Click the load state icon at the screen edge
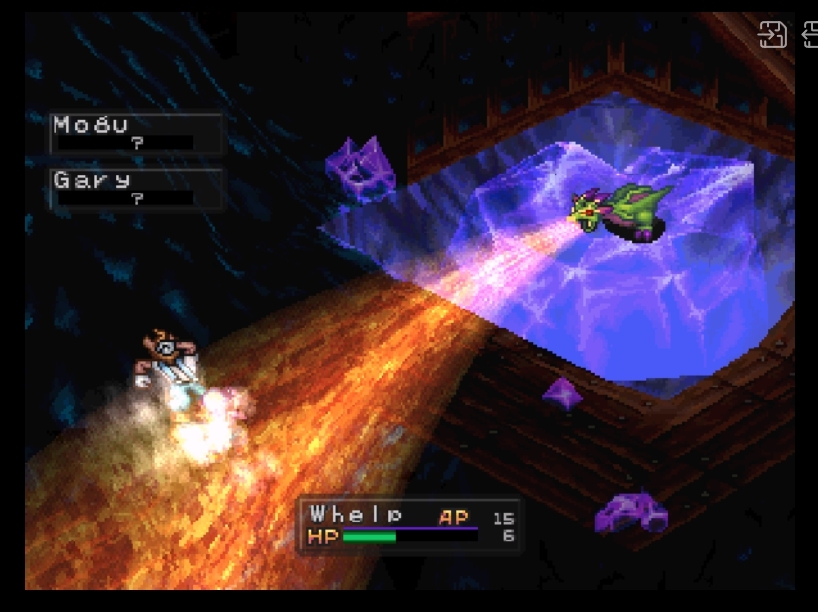The width and height of the screenshot is (818, 612). [810, 35]
